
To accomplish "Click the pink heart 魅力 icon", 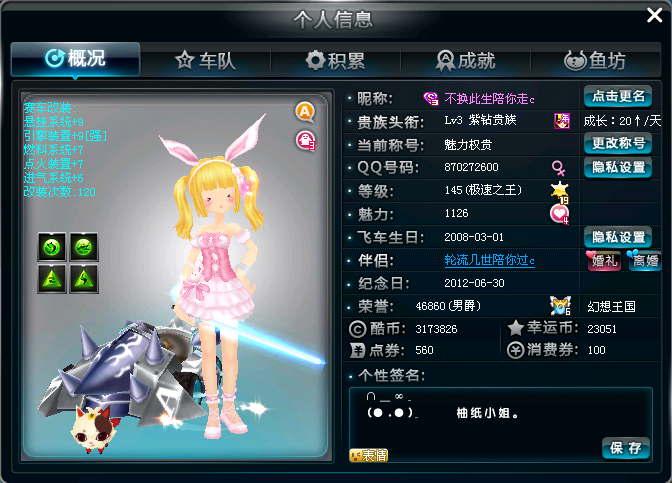I will (x=559, y=213).
